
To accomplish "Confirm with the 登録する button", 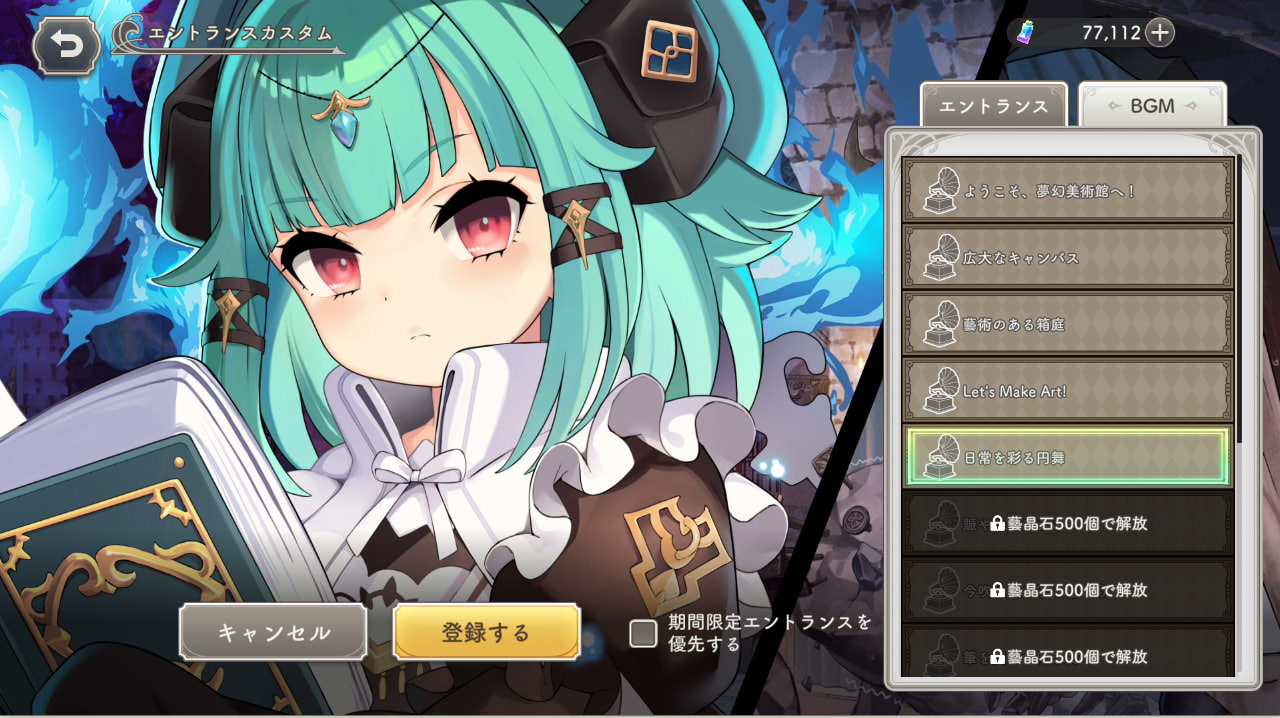I will [486, 632].
